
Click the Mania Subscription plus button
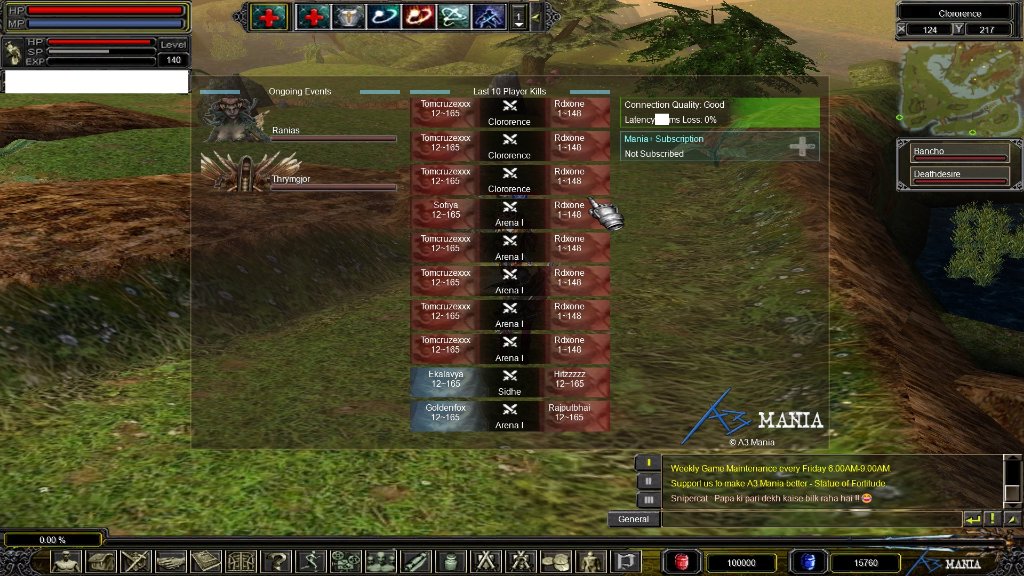tap(802, 147)
